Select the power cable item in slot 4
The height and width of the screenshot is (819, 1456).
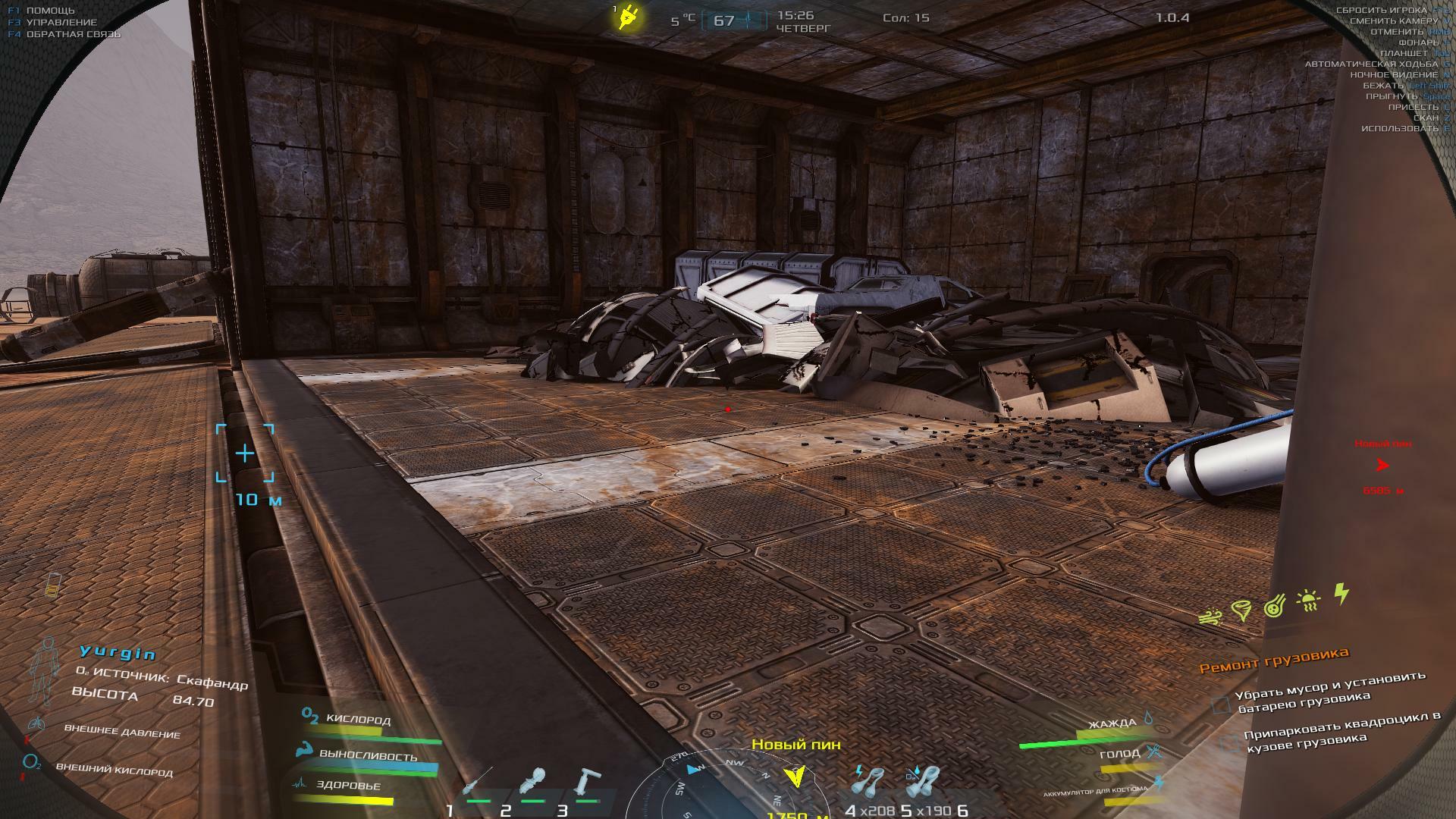868,781
